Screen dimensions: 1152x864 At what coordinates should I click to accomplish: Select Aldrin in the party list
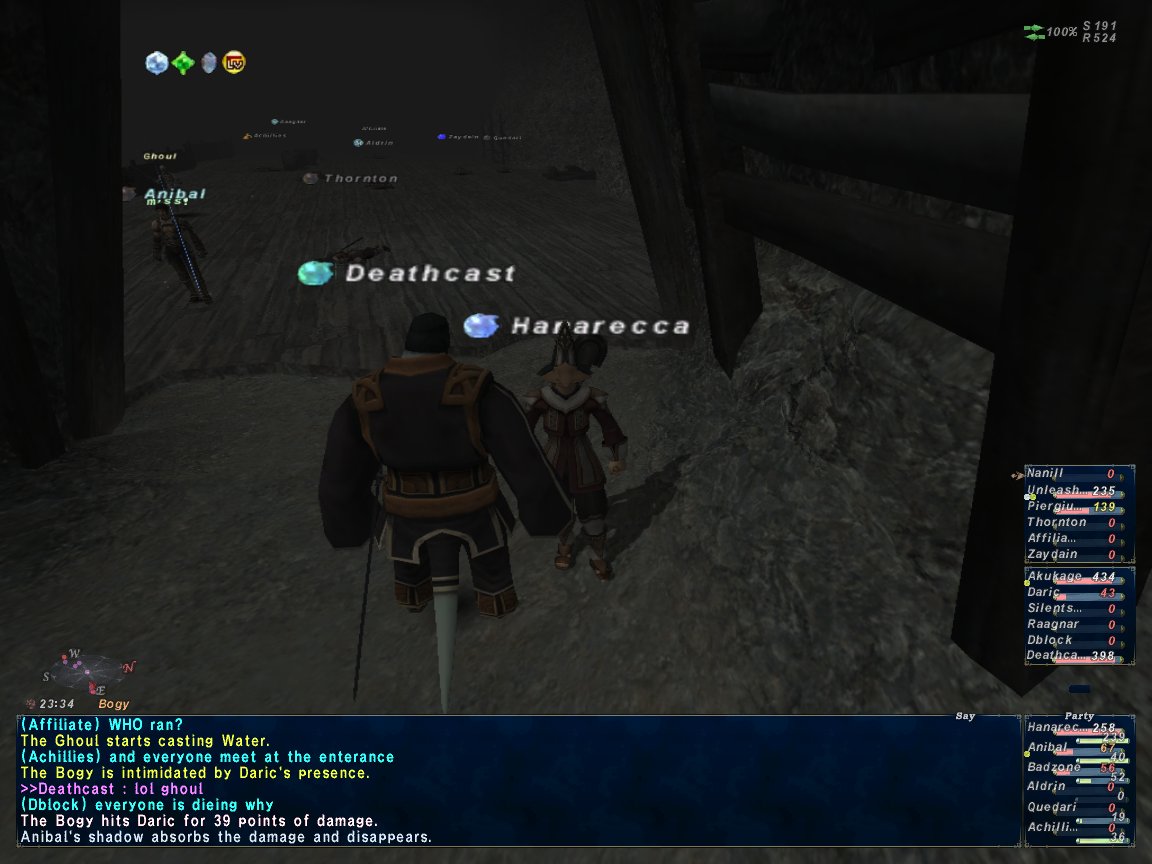click(x=1047, y=787)
